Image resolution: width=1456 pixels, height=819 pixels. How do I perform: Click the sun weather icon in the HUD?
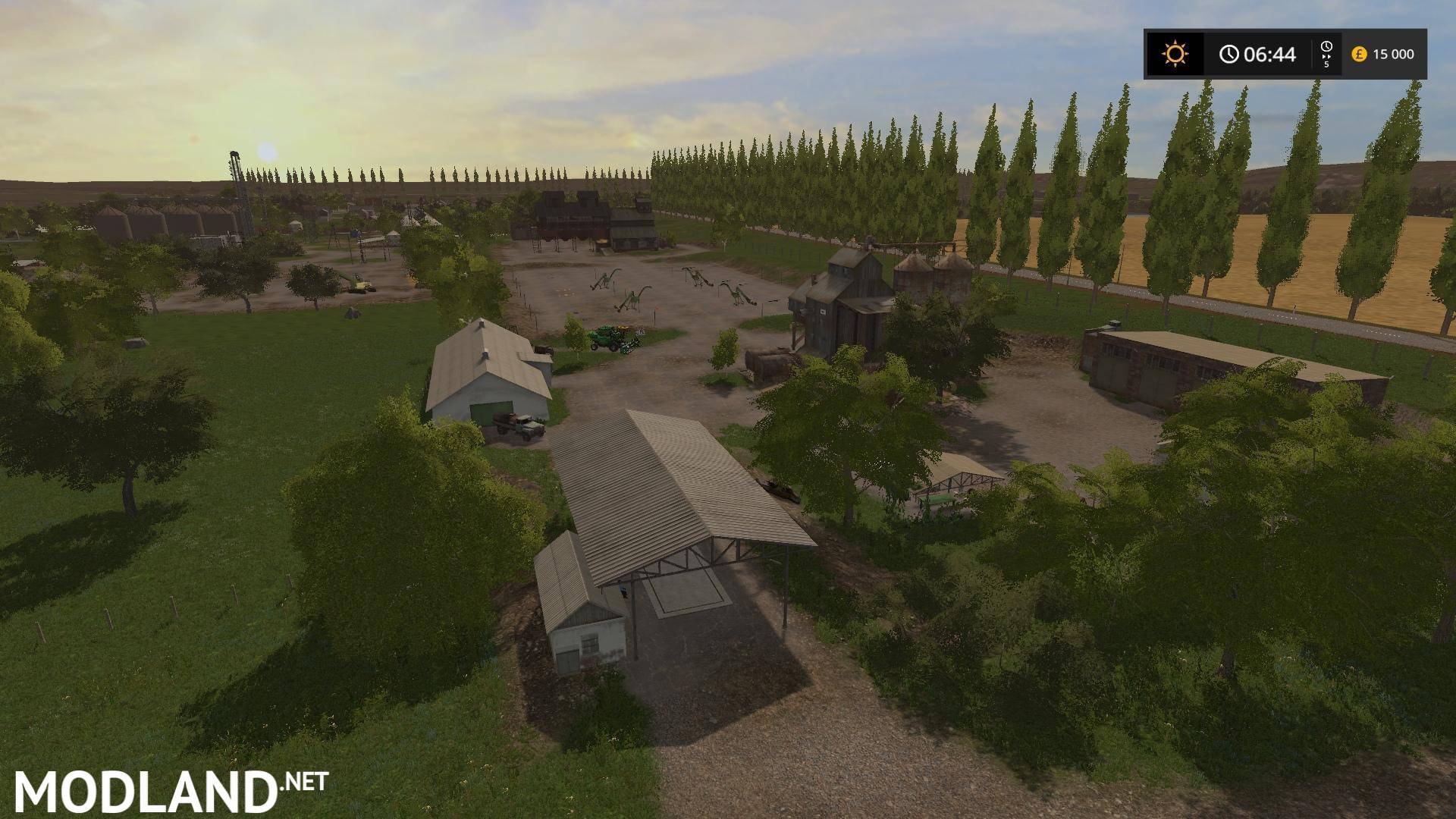coord(1175,53)
